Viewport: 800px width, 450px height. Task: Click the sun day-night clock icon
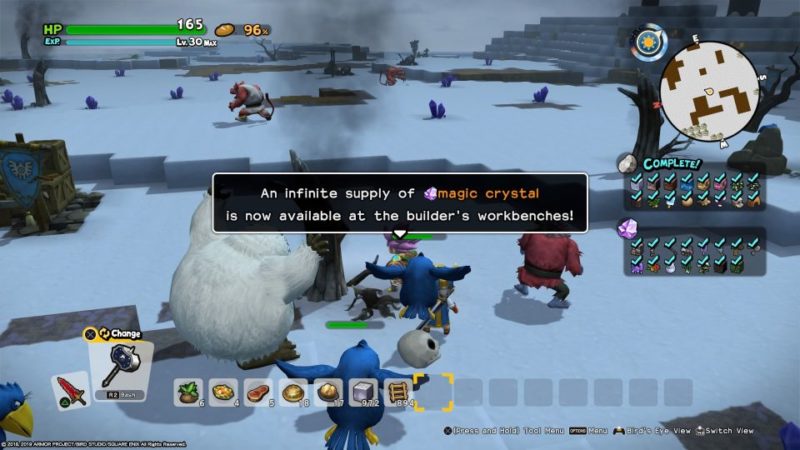coord(649,42)
